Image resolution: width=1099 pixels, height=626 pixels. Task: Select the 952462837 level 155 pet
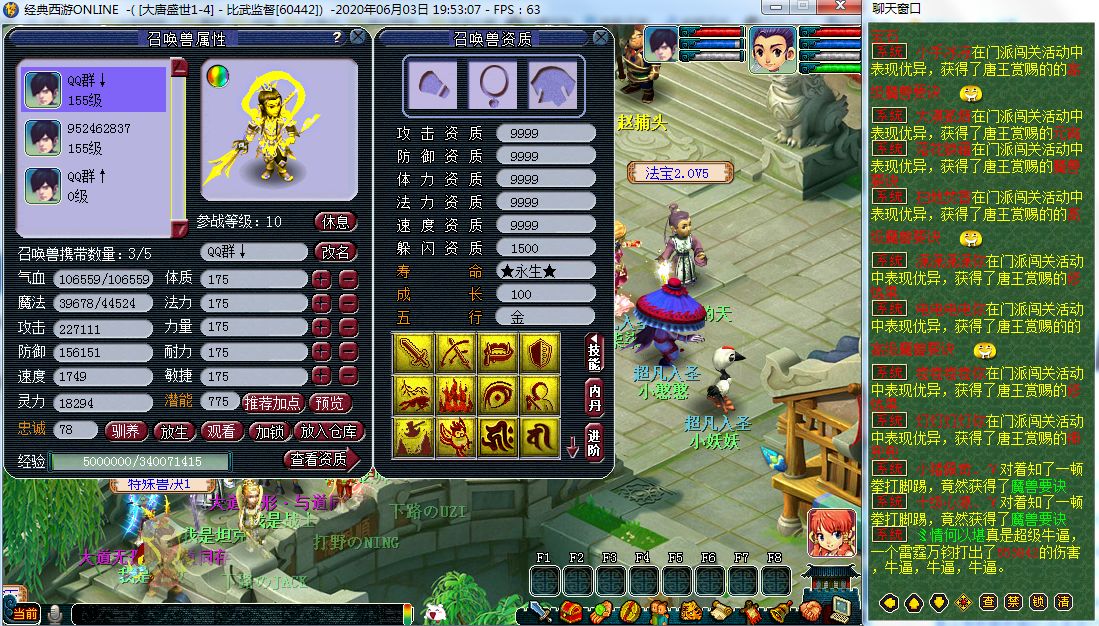(95, 138)
